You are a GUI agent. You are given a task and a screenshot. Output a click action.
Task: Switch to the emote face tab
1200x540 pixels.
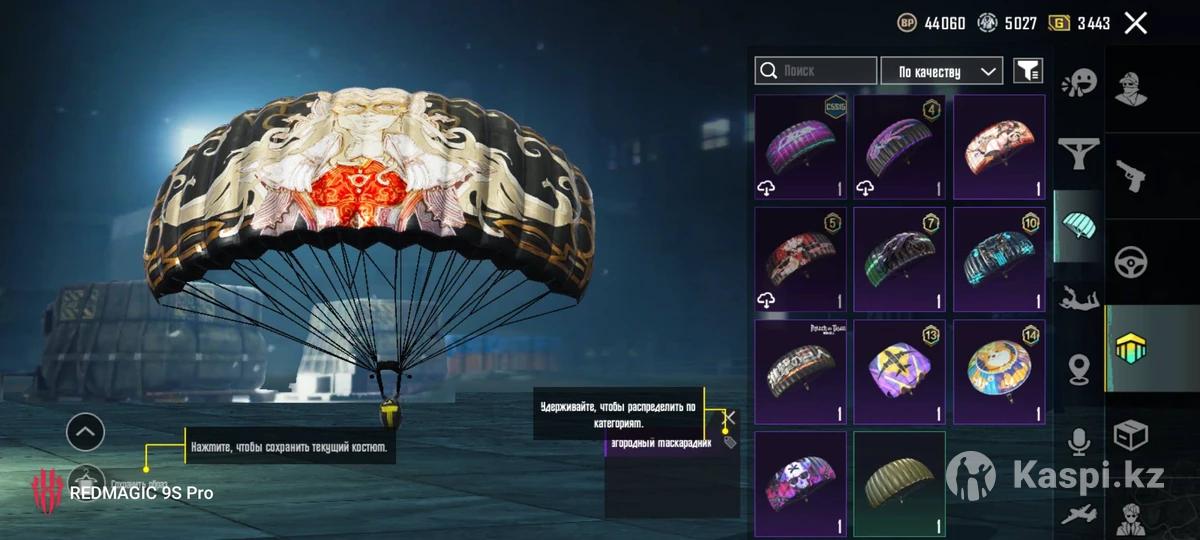1079,83
